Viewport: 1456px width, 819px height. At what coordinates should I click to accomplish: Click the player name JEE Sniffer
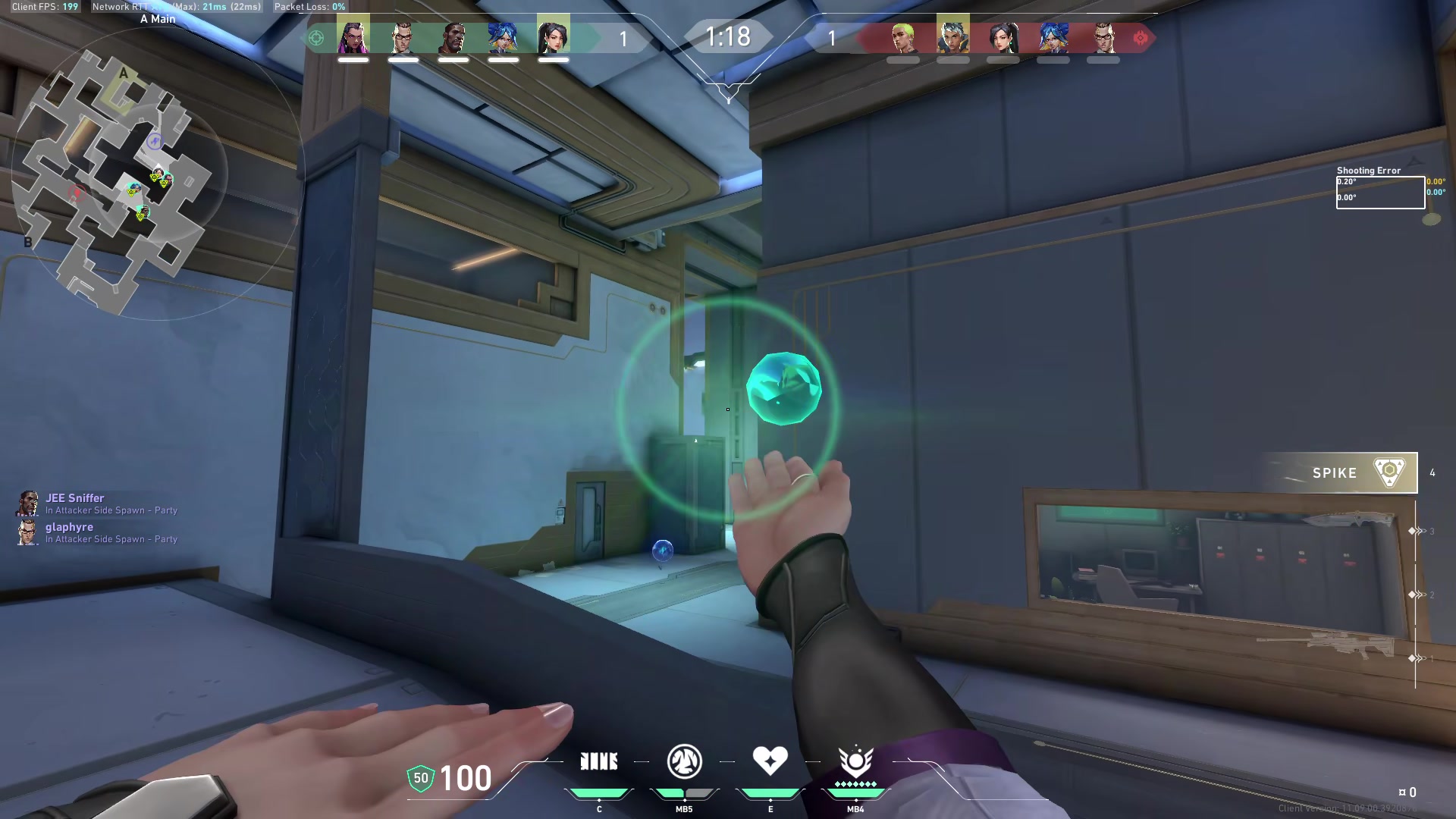pyautogui.click(x=76, y=498)
